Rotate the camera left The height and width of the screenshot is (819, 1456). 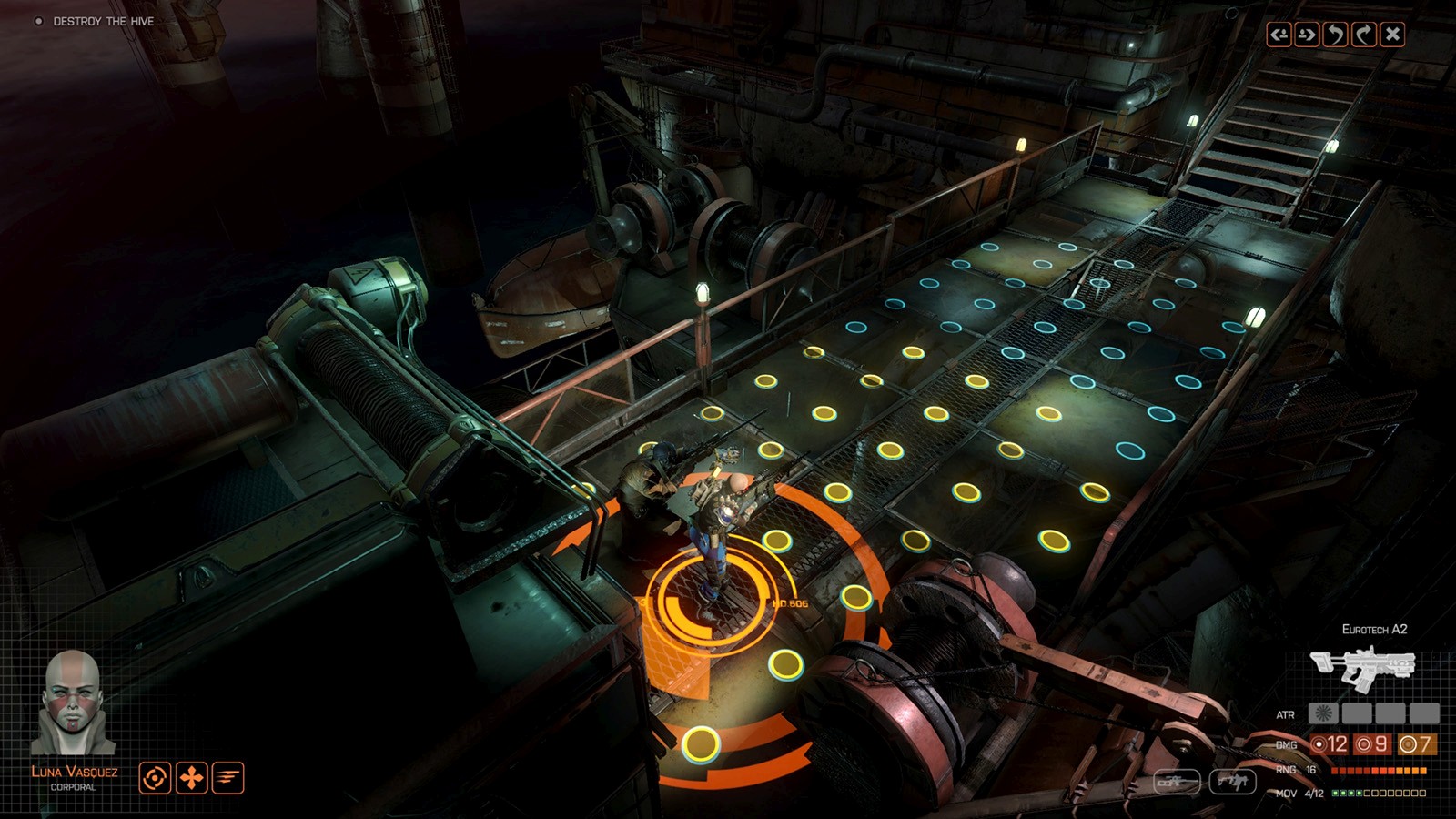click(1334, 34)
